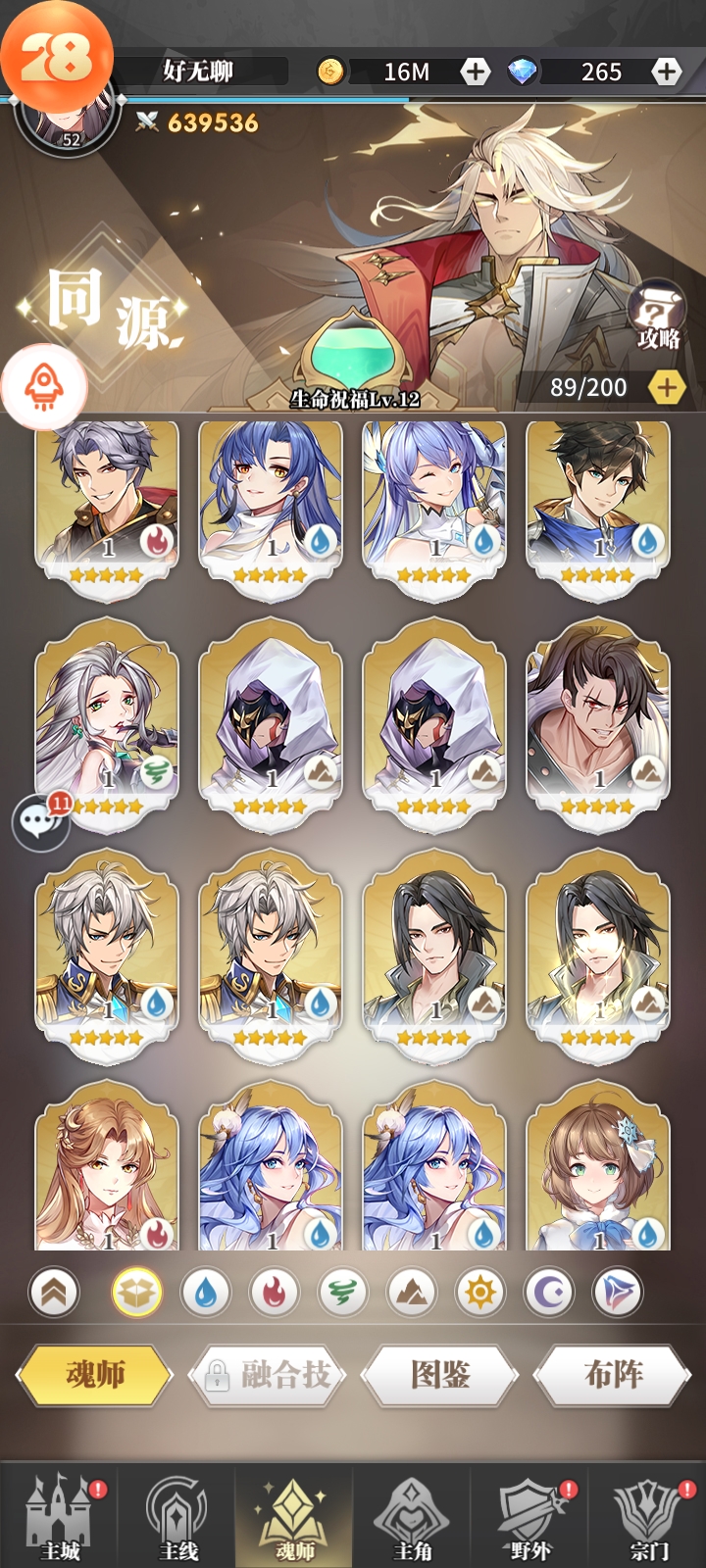Screen dimensions: 706x1568
Task: Open the 布阵 formation tab
Action: pos(613,1375)
